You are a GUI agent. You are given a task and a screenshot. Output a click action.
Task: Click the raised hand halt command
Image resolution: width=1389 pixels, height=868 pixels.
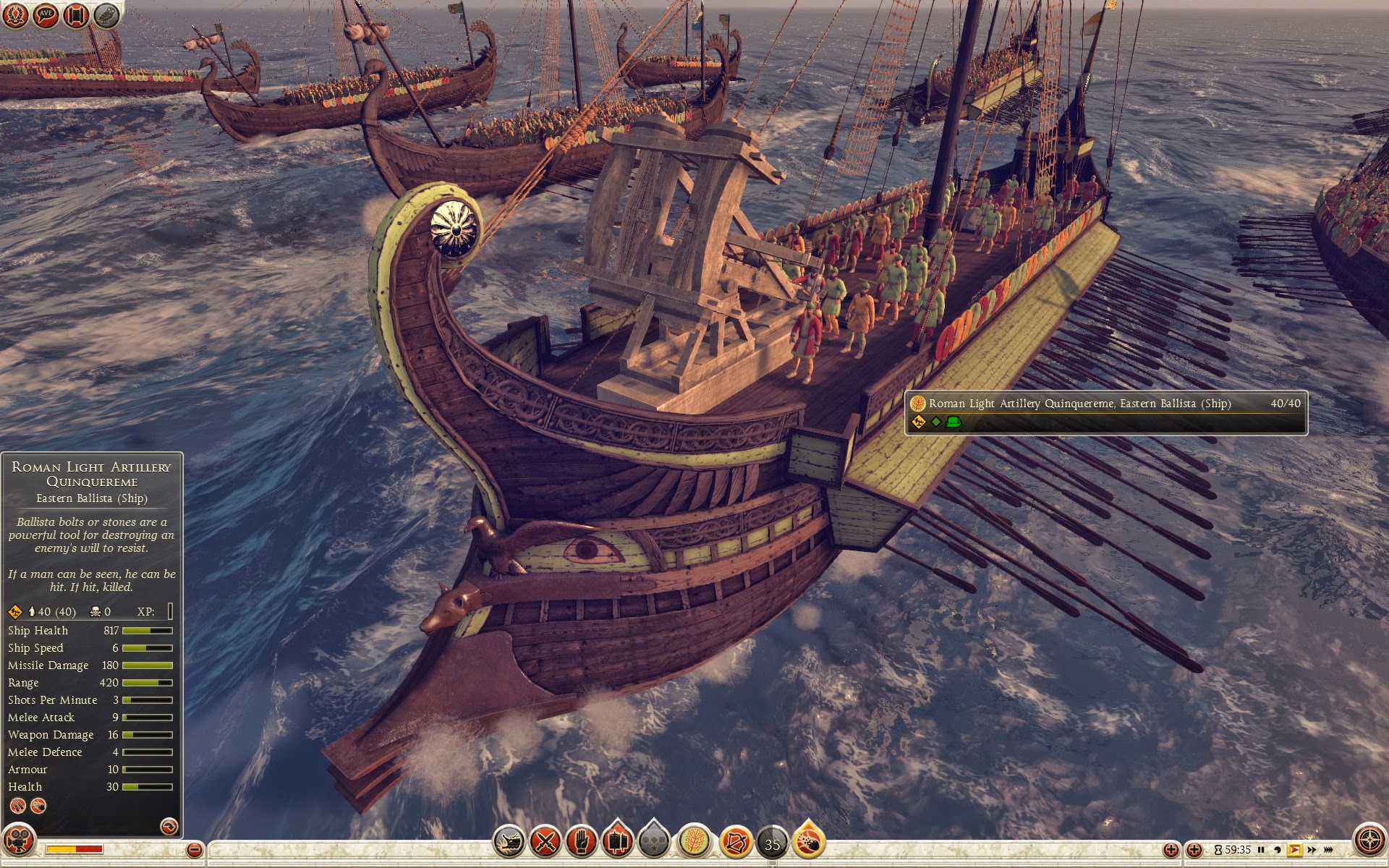click(581, 842)
